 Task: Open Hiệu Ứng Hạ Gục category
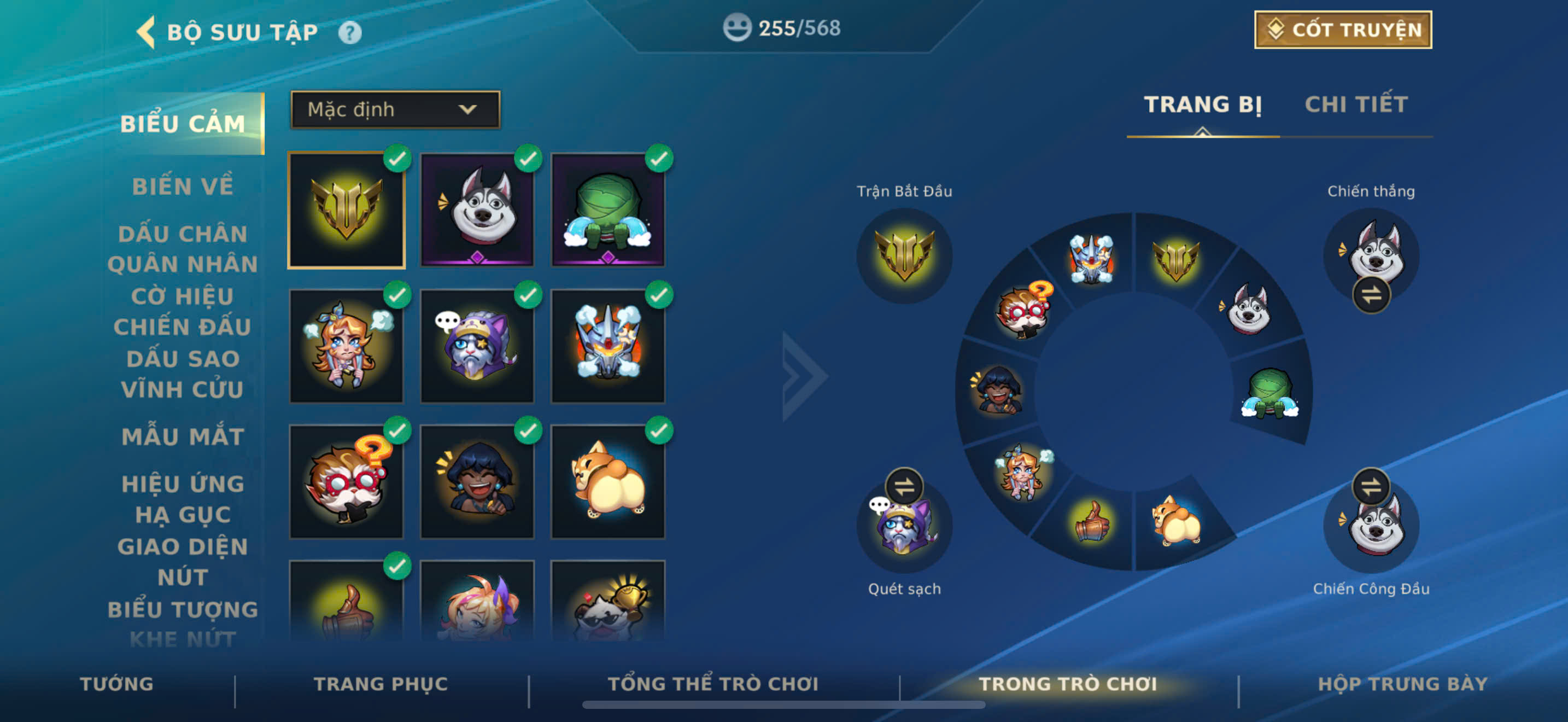(183, 499)
